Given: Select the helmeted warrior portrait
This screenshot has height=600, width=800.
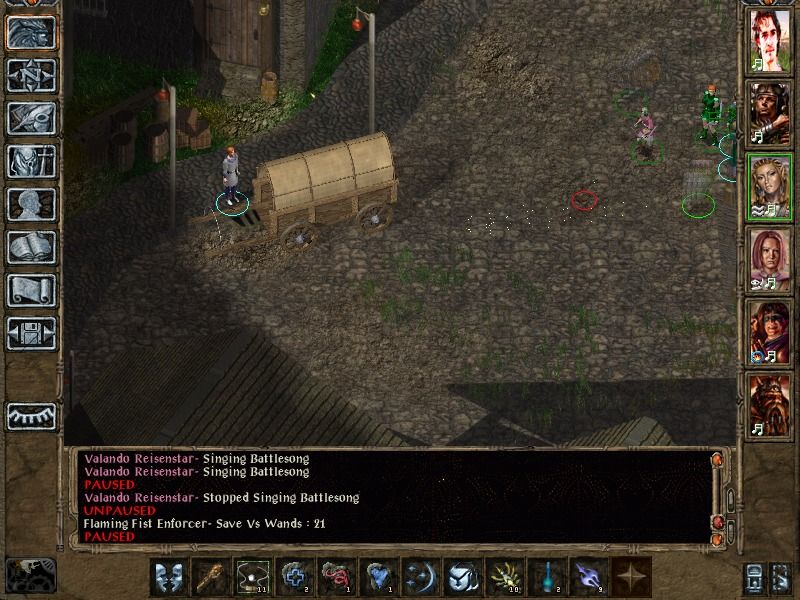Looking at the screenshot, I should (x=769, y=113).
